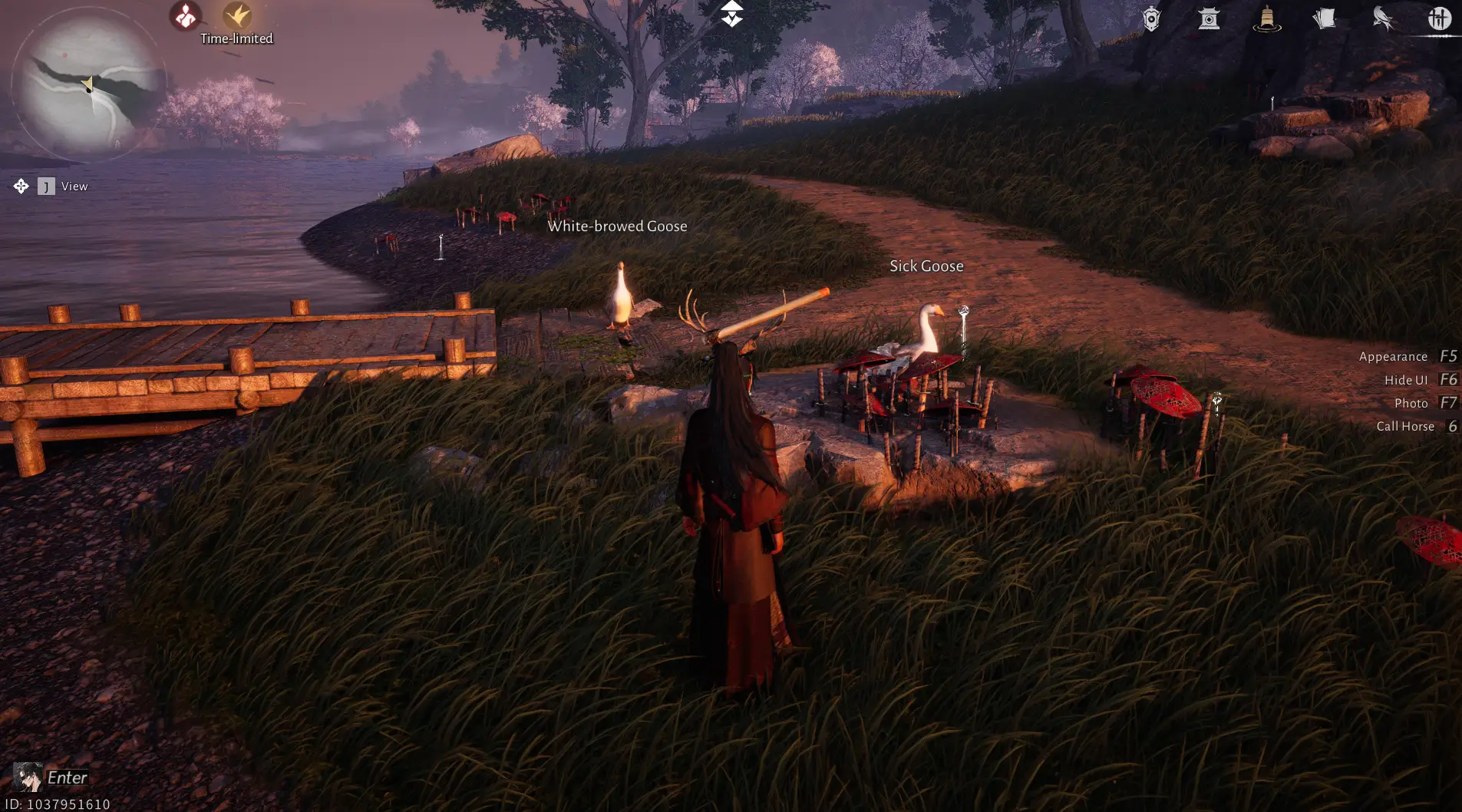Open the Time-limited golden crane event
This screenshot has width=1462, height=812.
(x=237, y=16)
